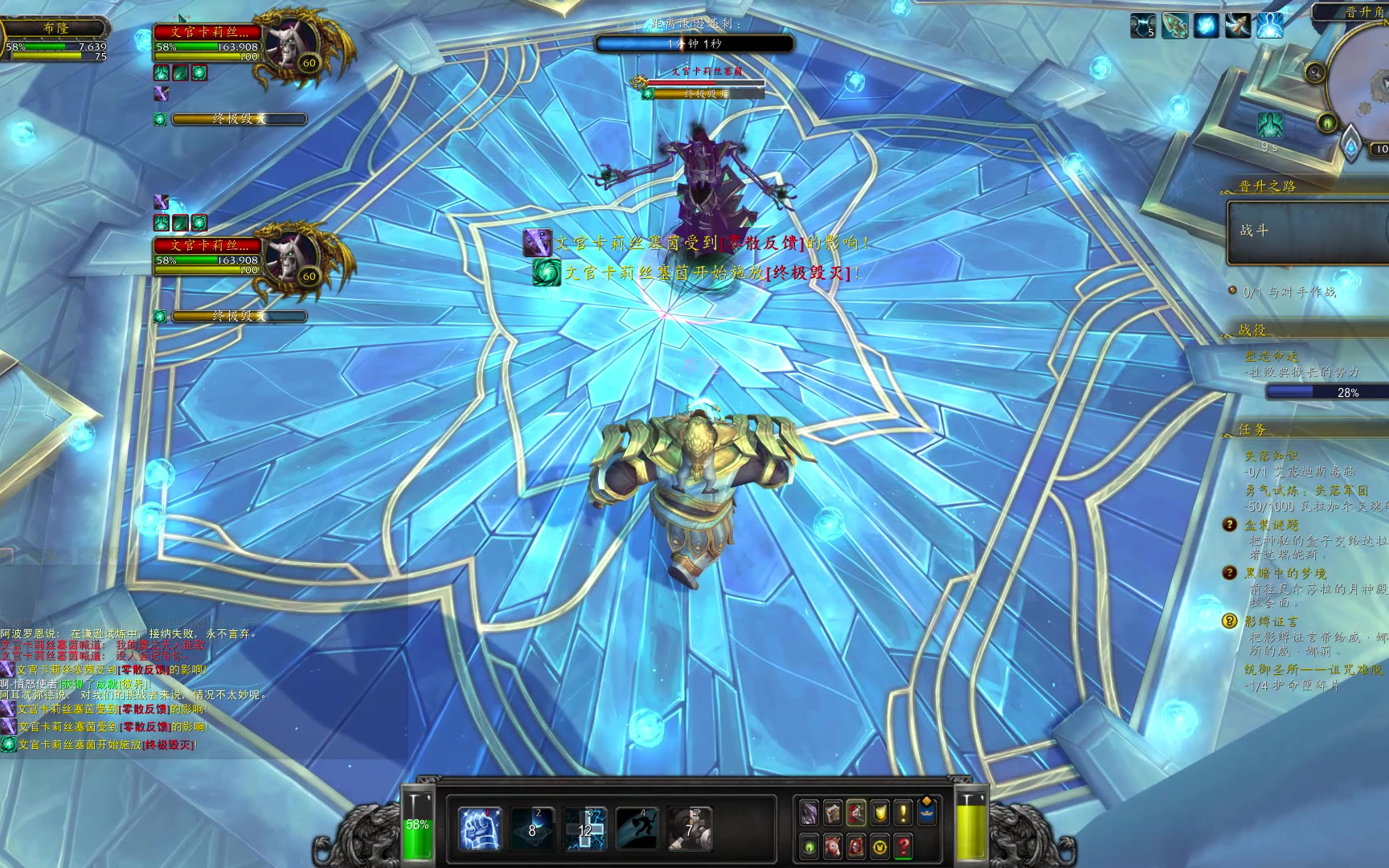Image resolution: width=1389 pixels, height=868 pixels.
Task: Select the slot 2 ability on cooldown 8
Action: (532, 829)
